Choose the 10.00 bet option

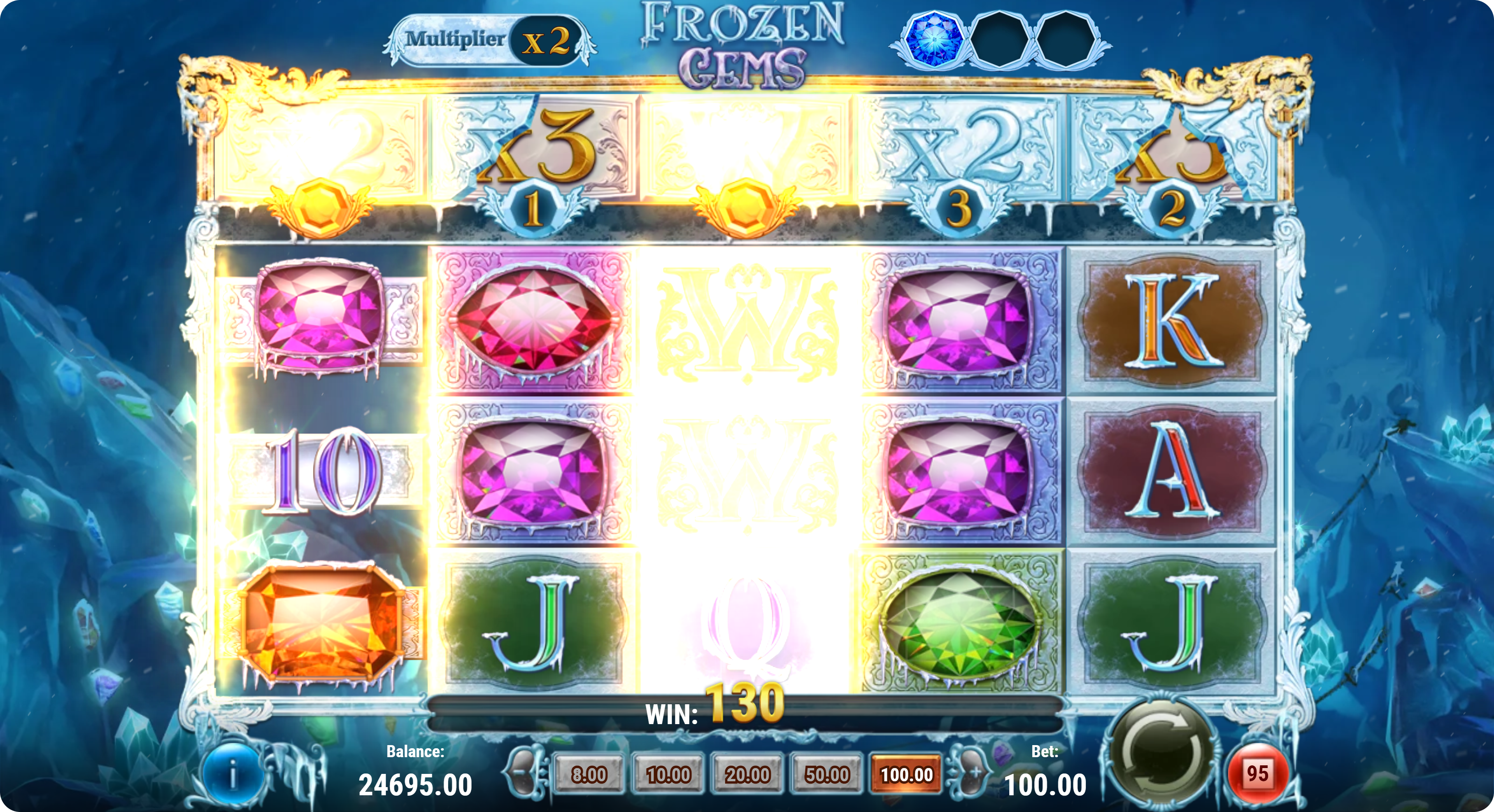point(668,774)
